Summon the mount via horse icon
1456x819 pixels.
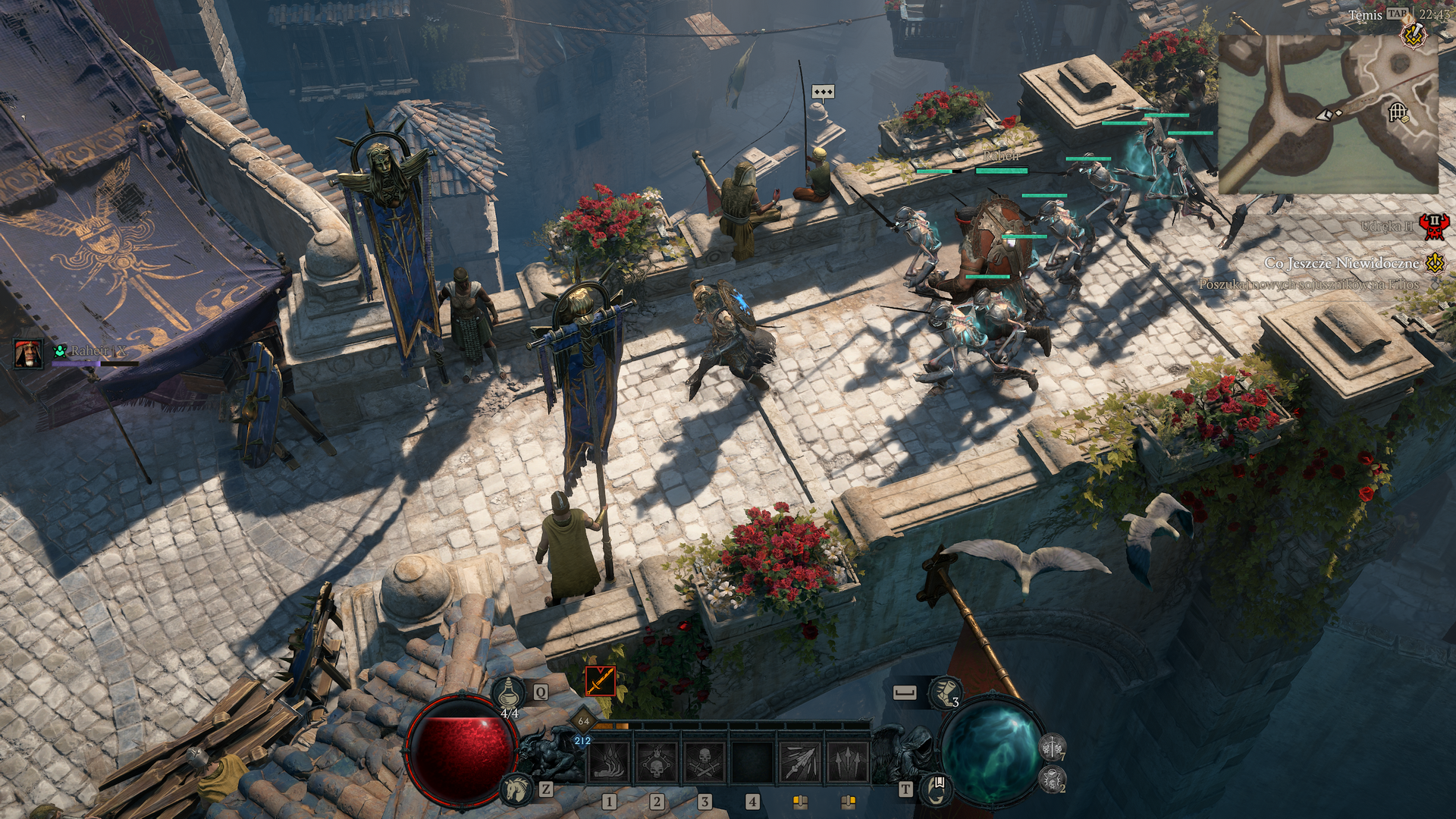(x=516, y=789)
